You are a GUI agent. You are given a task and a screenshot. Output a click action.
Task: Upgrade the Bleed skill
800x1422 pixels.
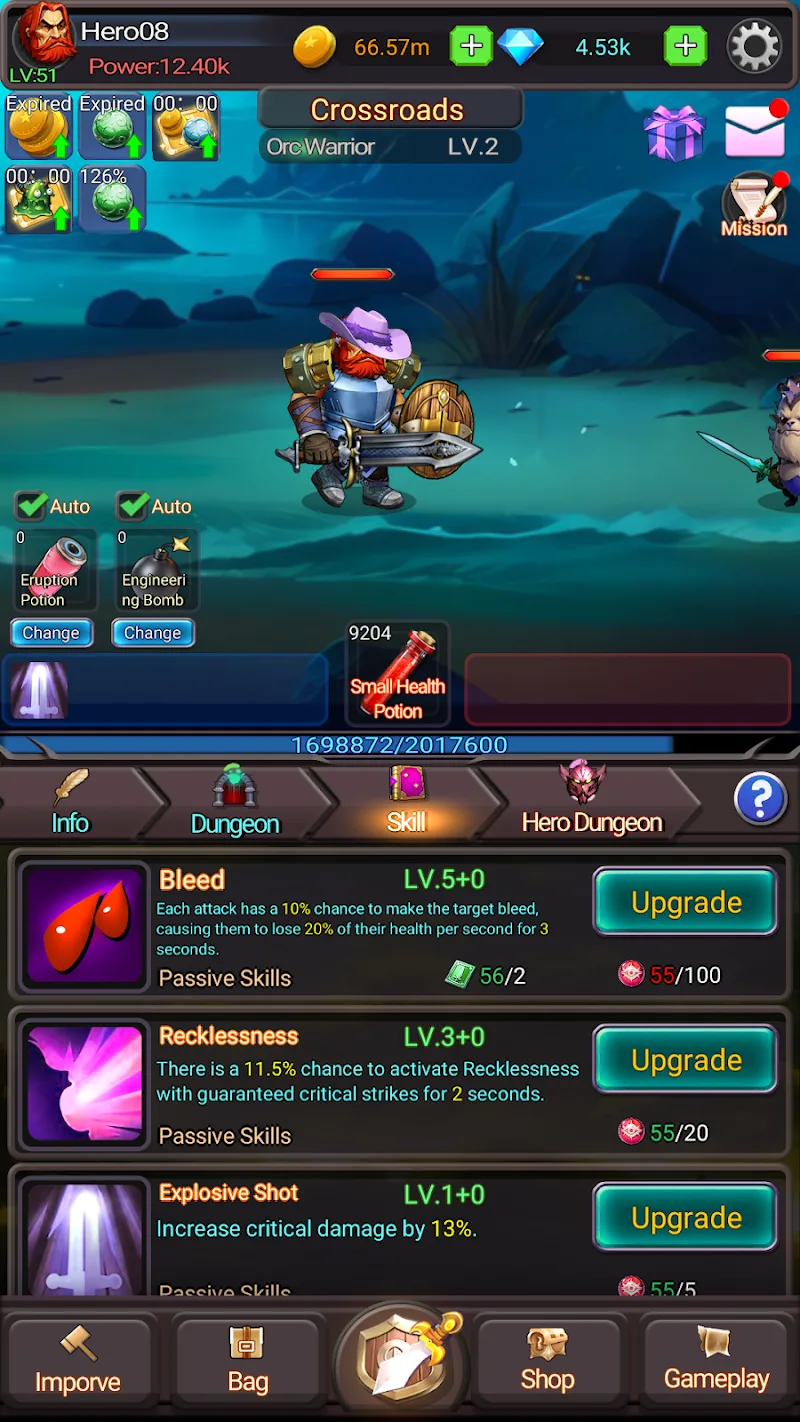click(x=685, y=902)
